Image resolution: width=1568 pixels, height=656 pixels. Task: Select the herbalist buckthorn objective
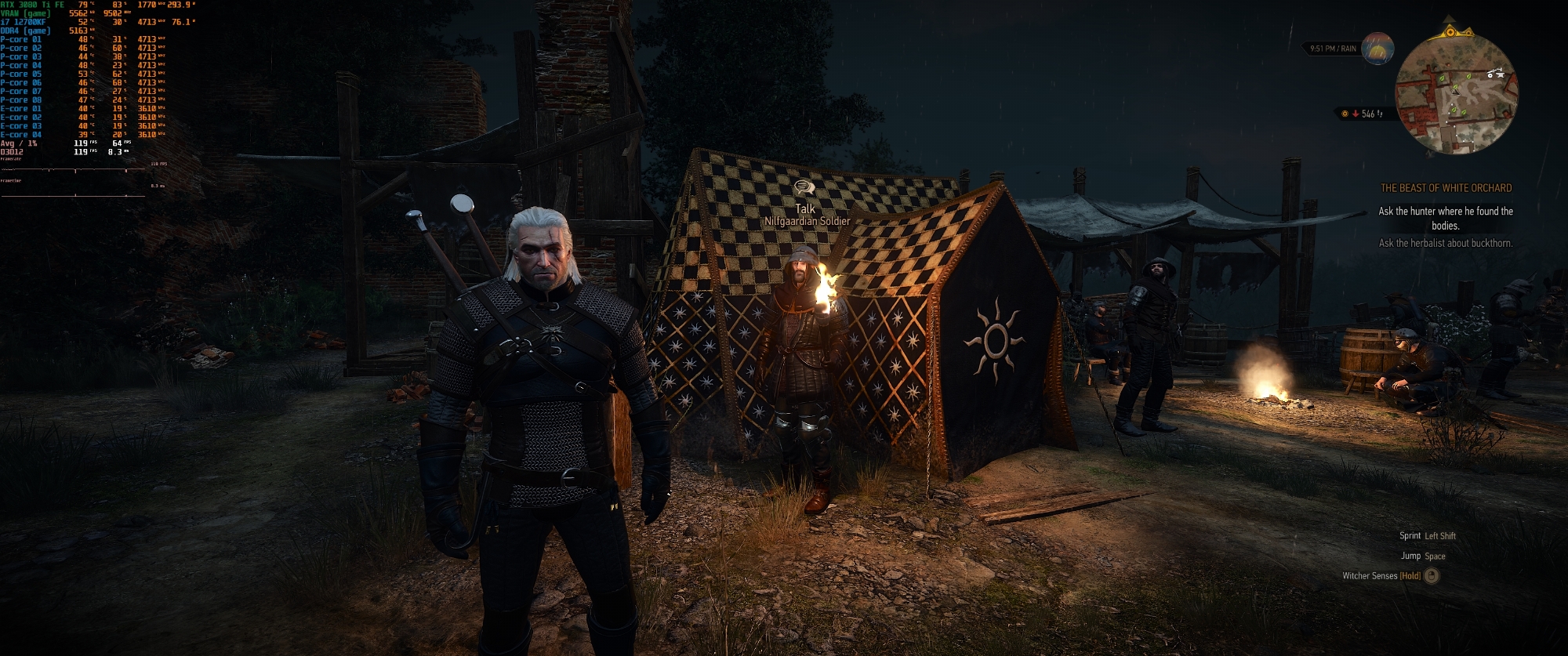(x=1446, y=243)
